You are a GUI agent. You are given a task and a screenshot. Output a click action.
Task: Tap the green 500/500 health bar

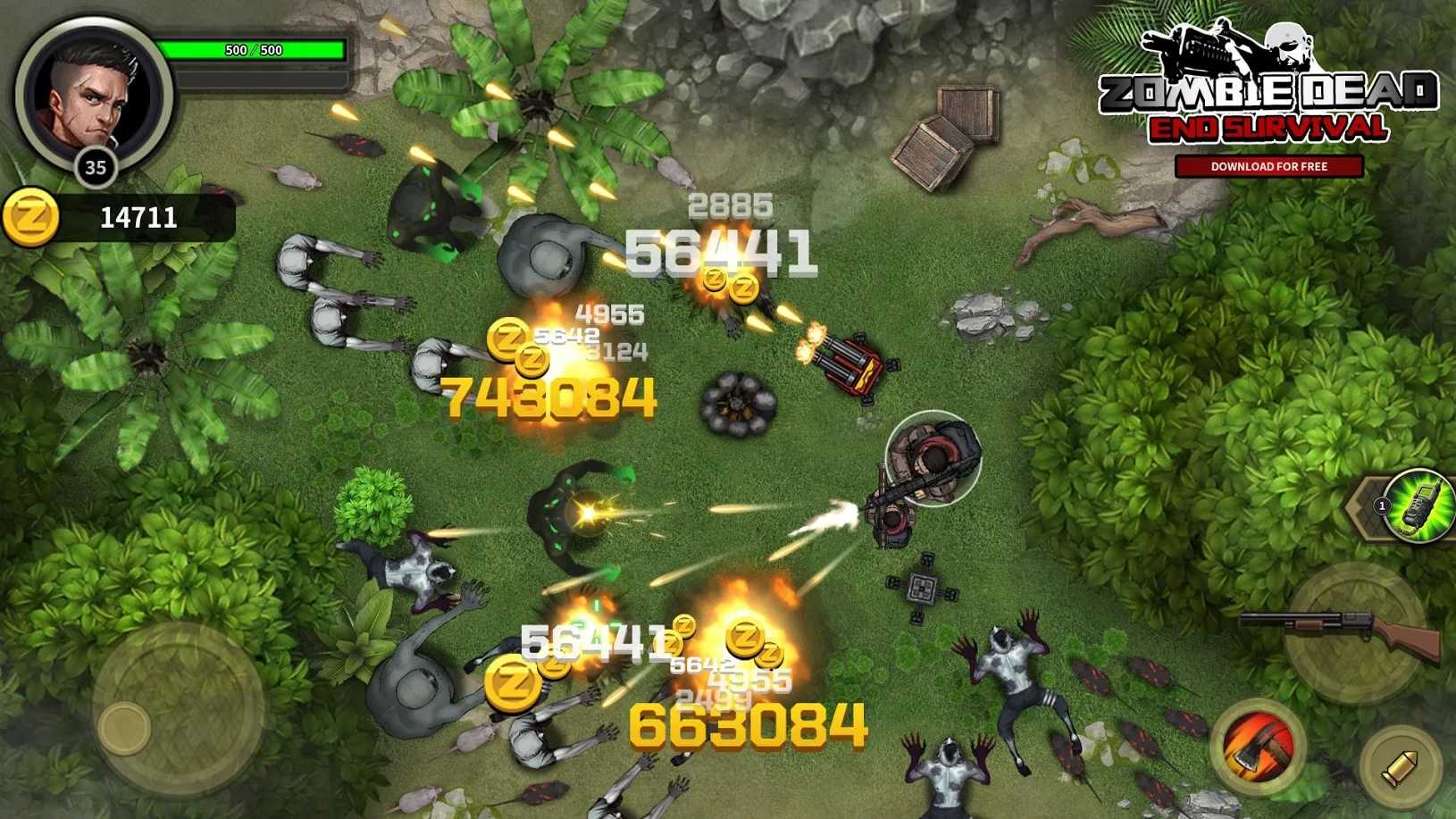pyautogui.click(x=253, y=50)
